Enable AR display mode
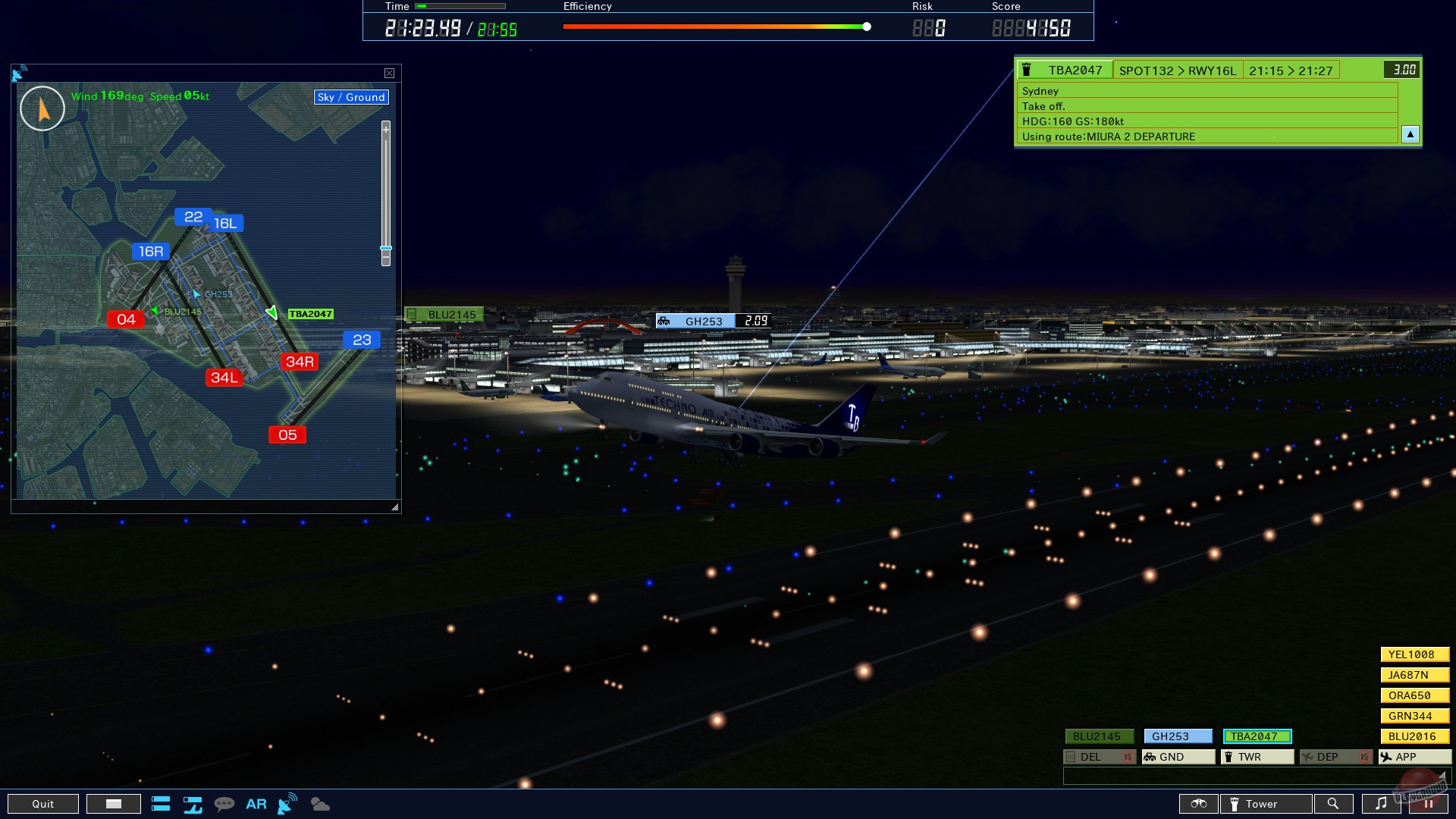The width and height of the screenshot is (1456, 819). 256,804
